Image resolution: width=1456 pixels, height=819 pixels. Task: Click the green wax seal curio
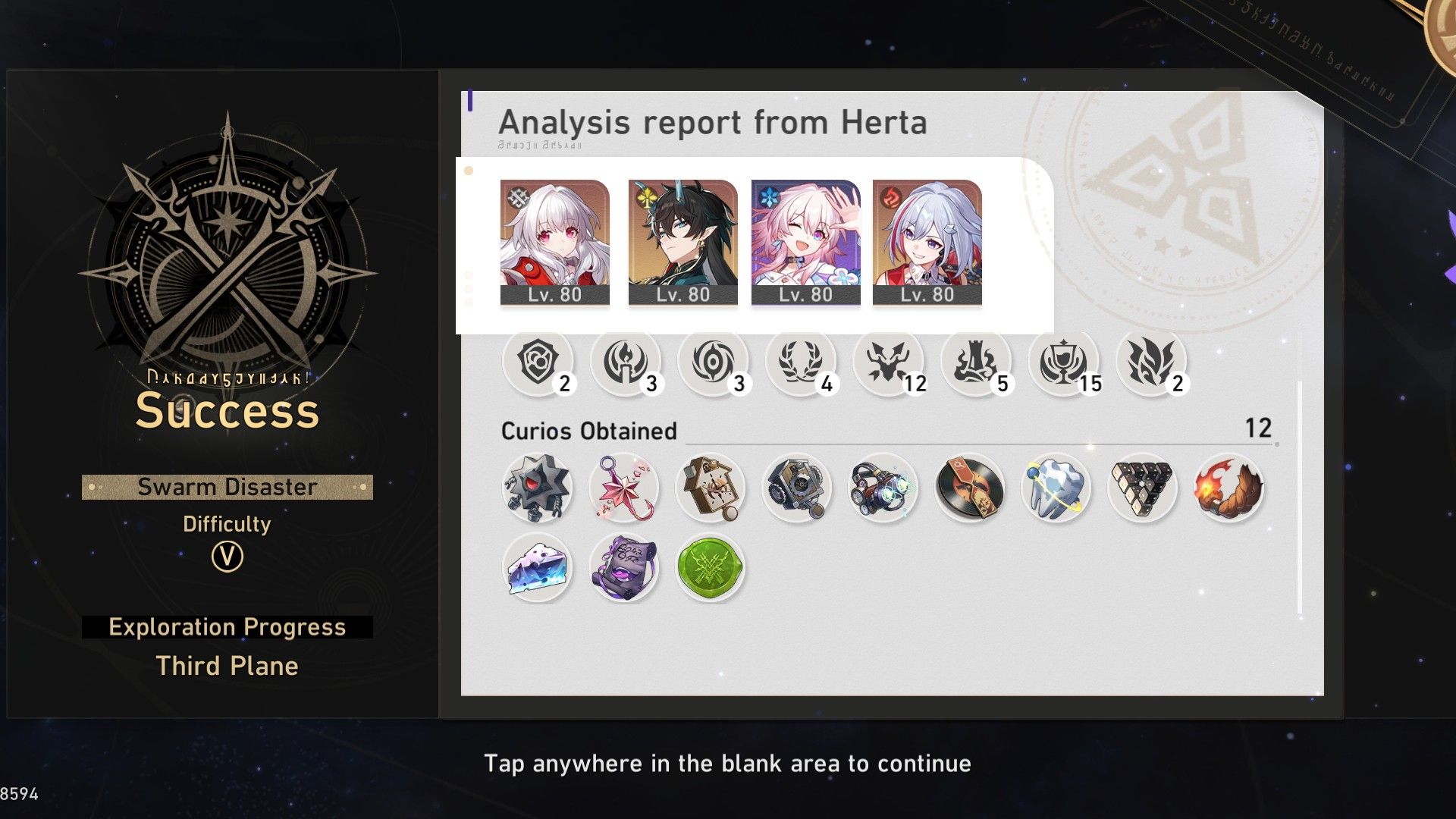click(710, 567)
